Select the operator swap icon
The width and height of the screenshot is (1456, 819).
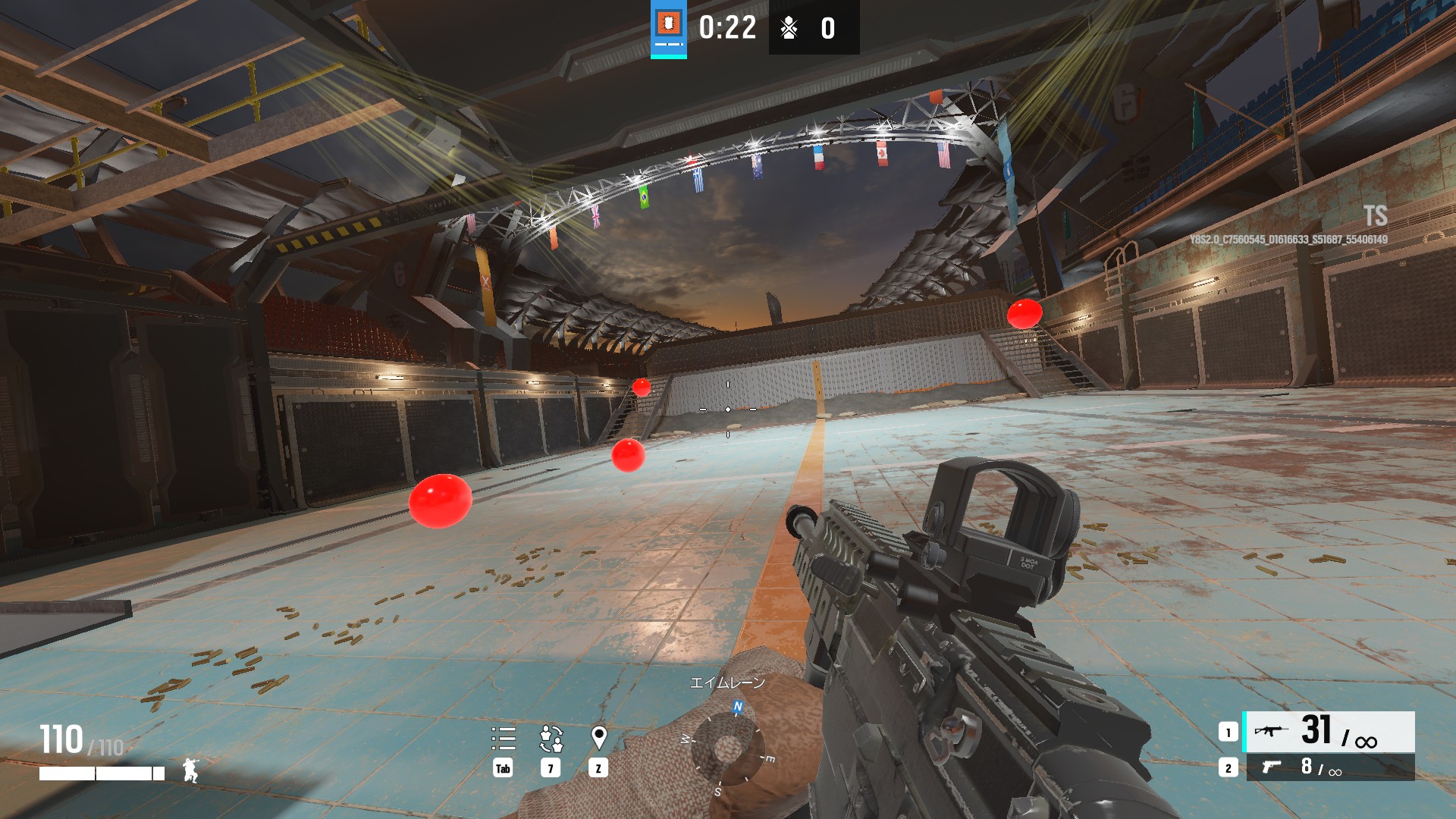pyautogui.click(x=551, y=738)
